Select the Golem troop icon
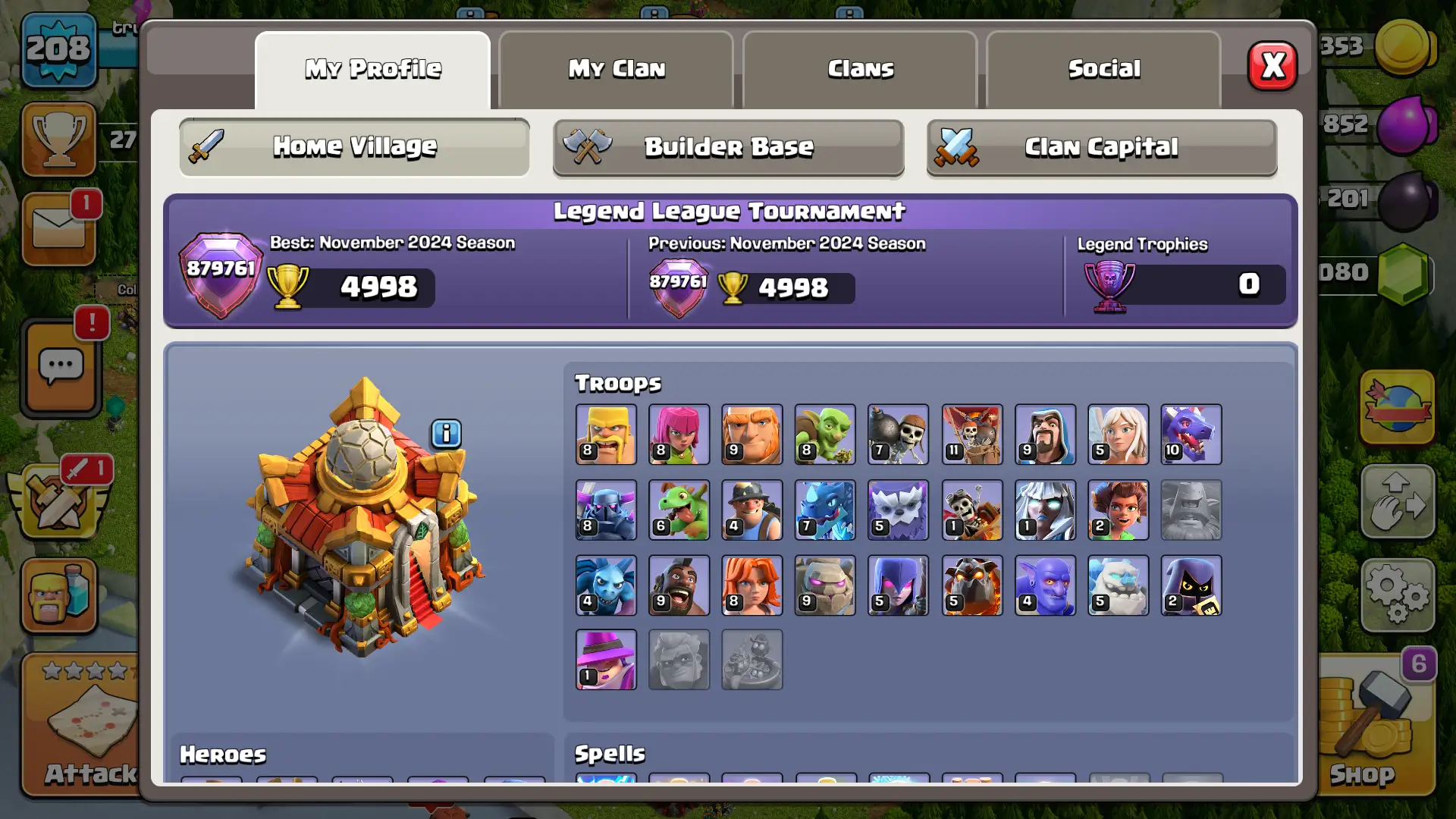This screenshot has width=1456, height=819. point(824,585)
